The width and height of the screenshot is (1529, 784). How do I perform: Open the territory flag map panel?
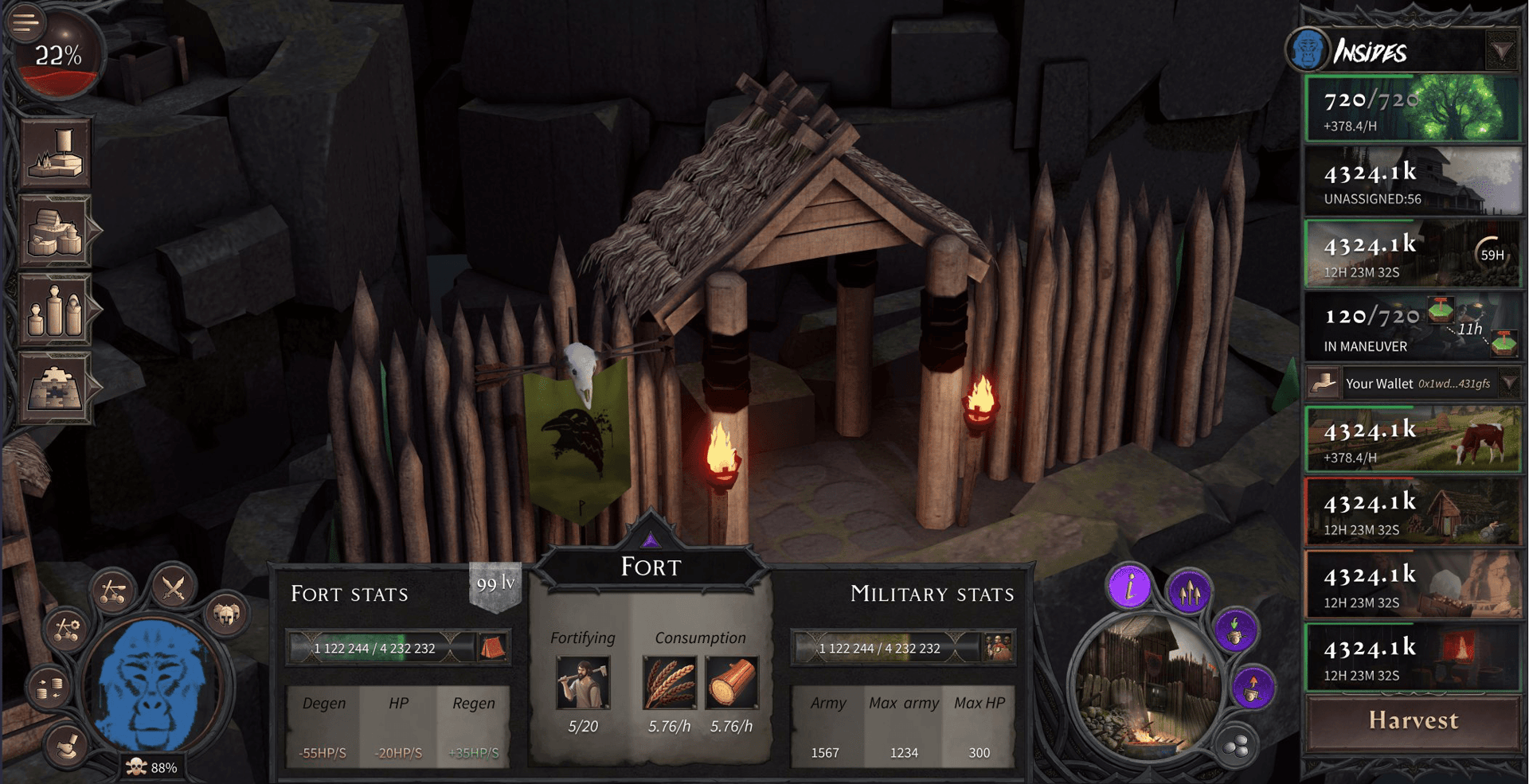pyautogui.click(x=55, y=154)
